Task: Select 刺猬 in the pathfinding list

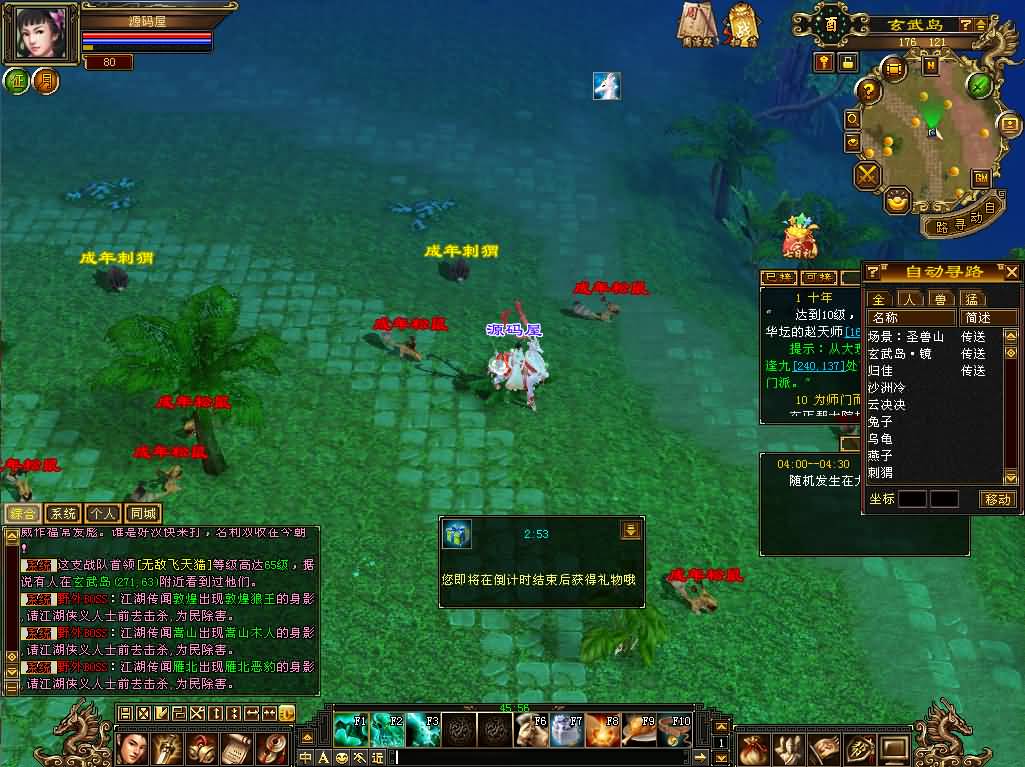Action: click(880, 473)
